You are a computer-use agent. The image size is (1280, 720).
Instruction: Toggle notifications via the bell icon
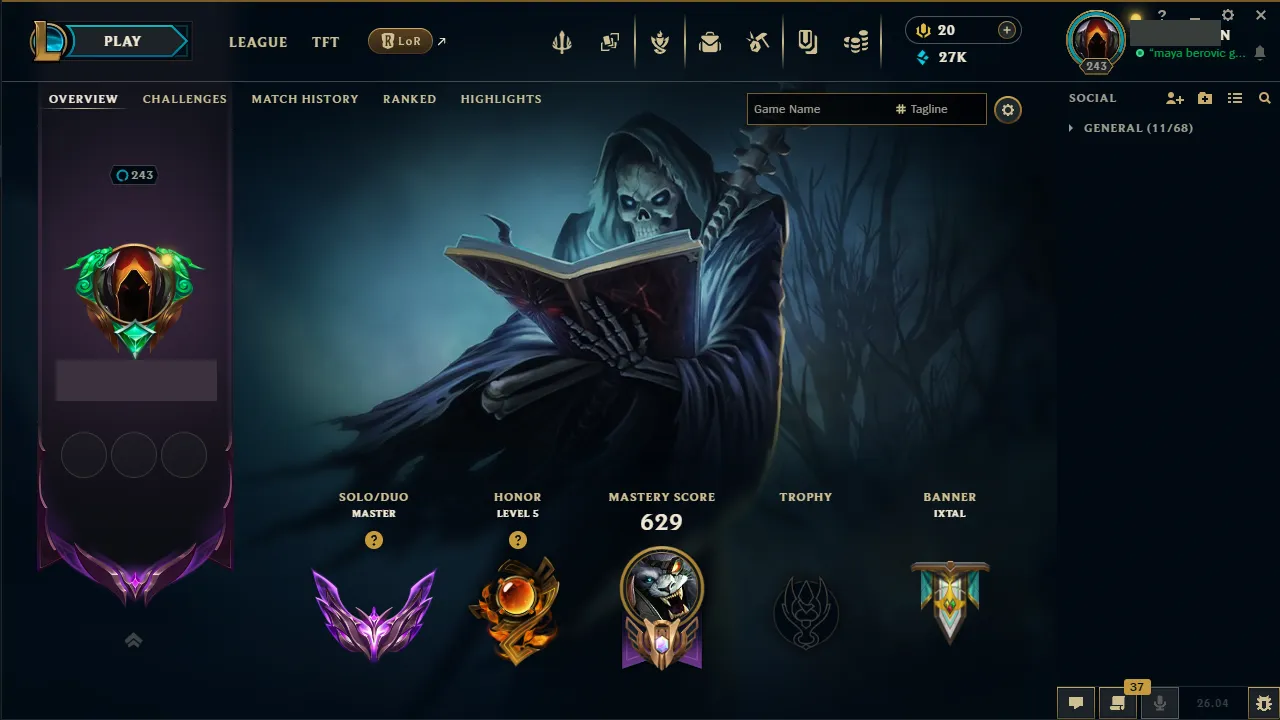point(1258,52)
